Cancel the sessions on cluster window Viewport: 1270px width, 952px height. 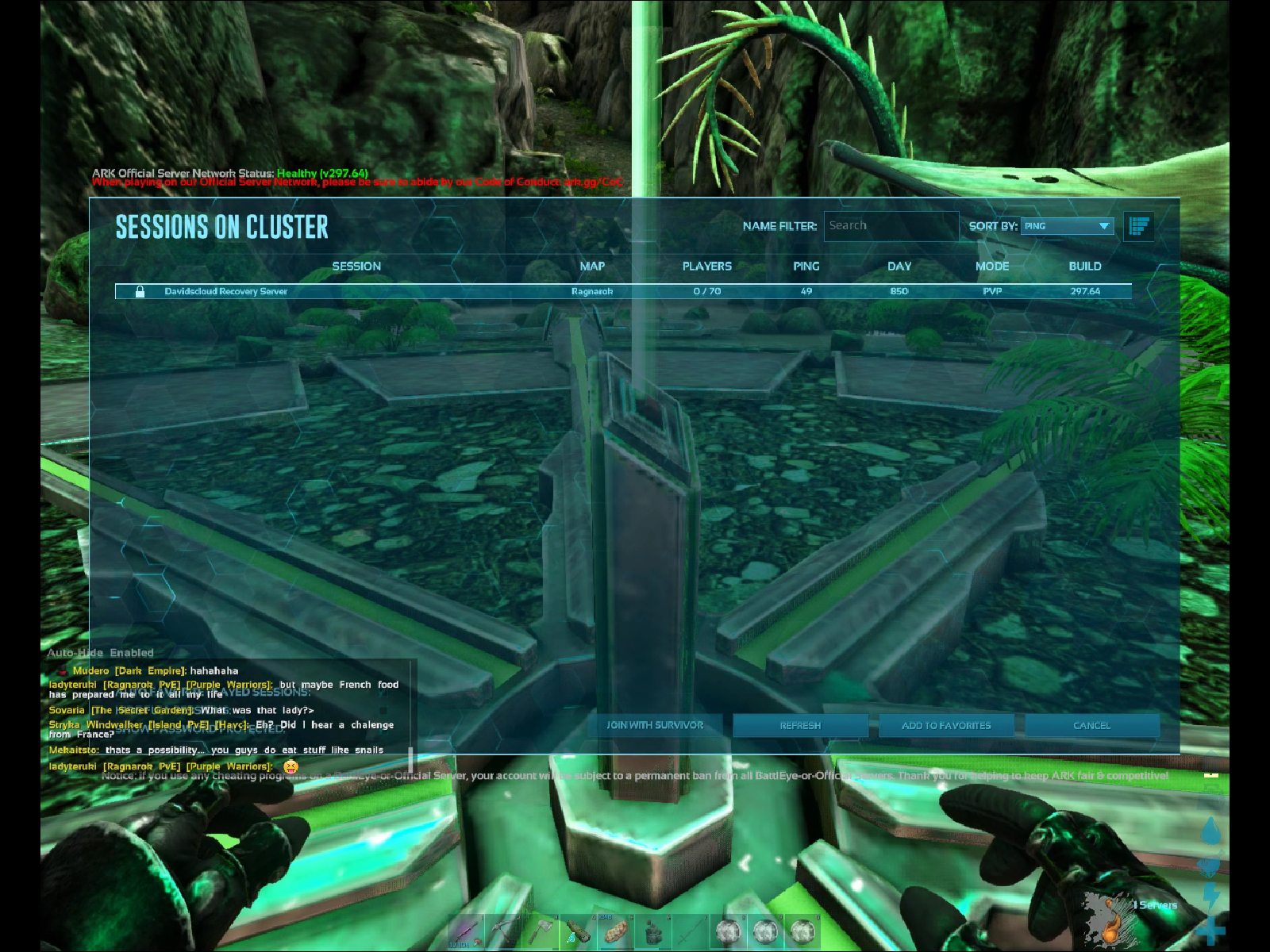coord(1092,725)
